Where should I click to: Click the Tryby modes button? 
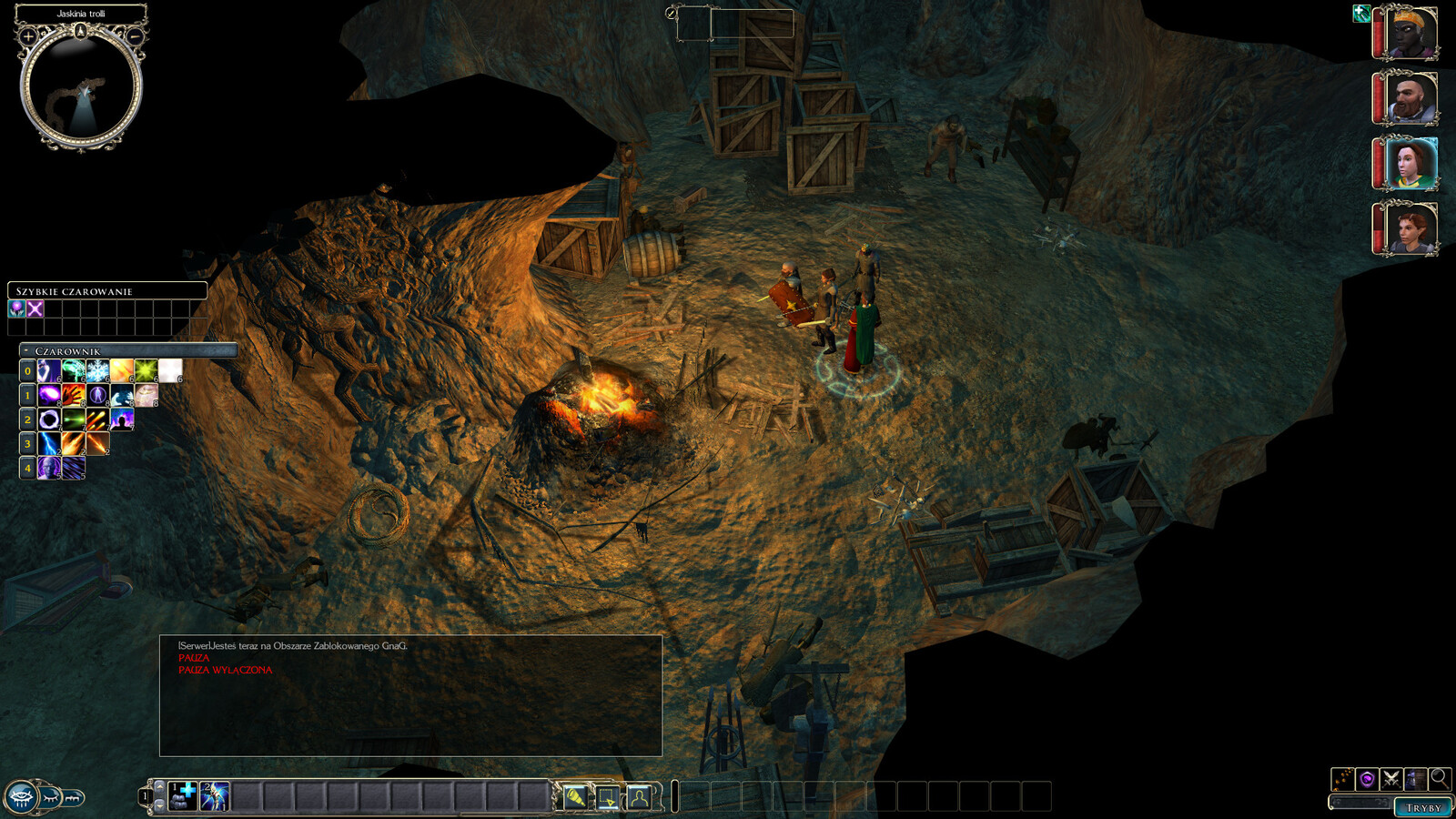point(1423,807)
